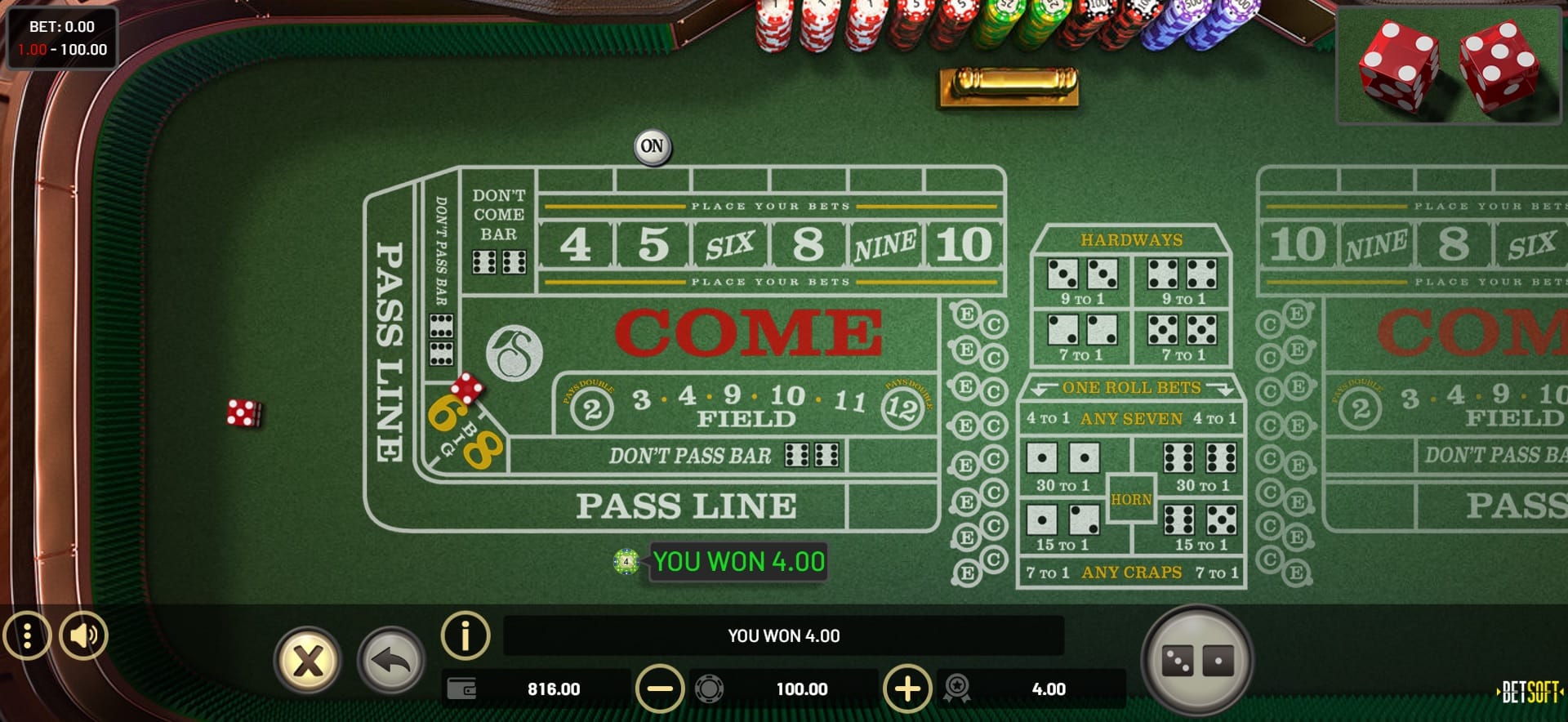Place a bet on the 4 box
Screen dimensions: 1568x722
(576, 244)
